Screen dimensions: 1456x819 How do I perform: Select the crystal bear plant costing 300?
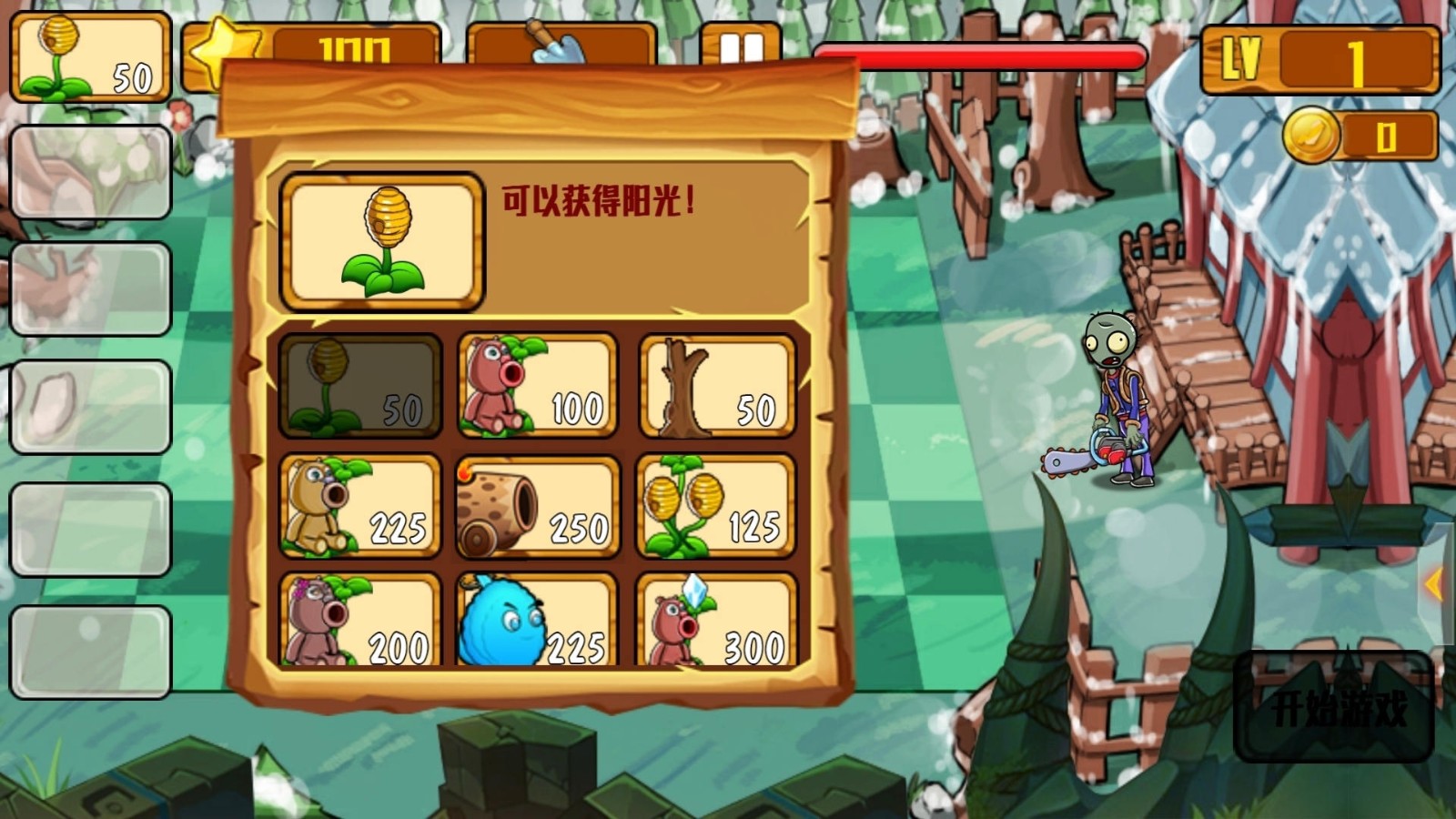point(717,628)
